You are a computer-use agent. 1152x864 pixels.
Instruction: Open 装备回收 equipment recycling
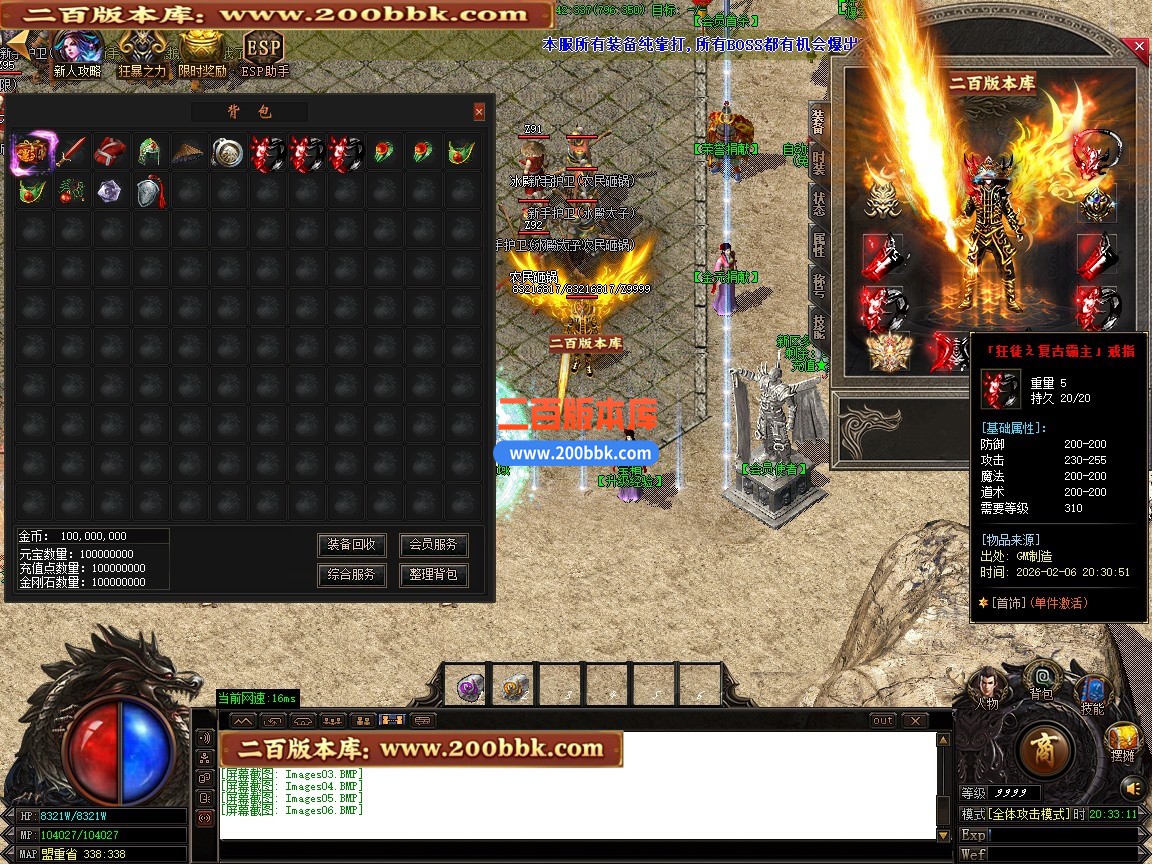click(352, 545)
